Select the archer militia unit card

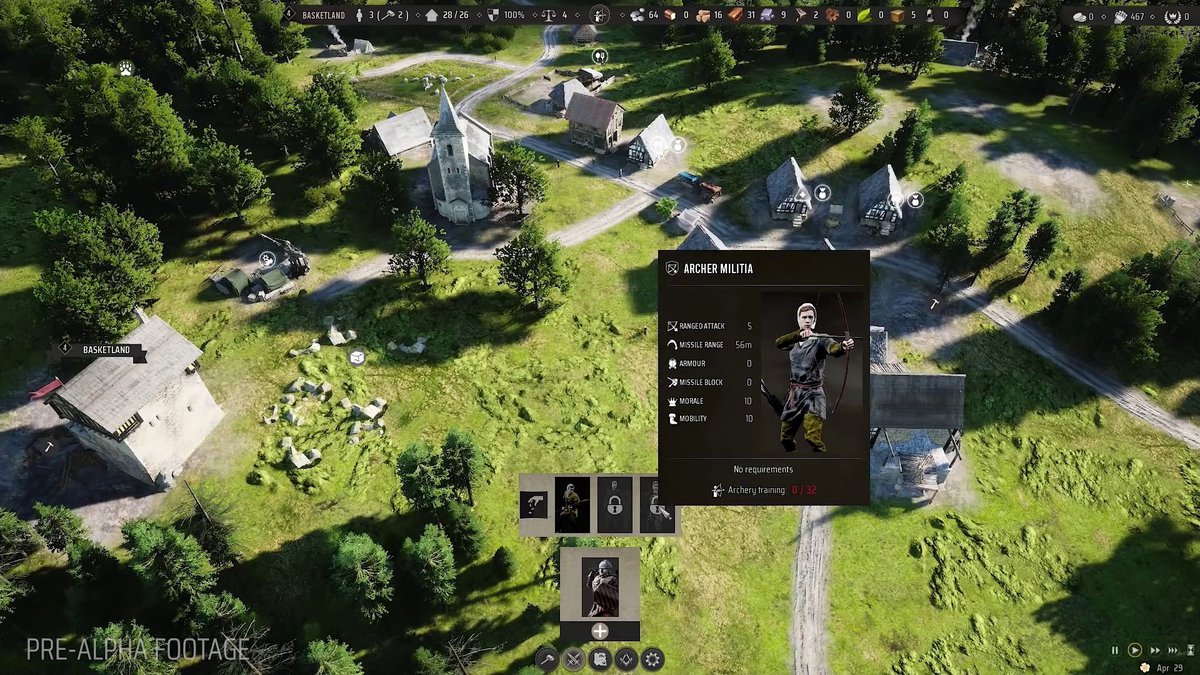coord(572,504)
